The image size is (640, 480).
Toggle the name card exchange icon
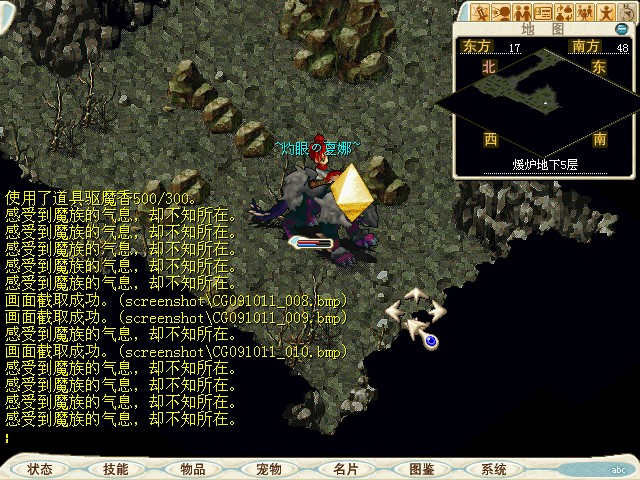[544, 13]
